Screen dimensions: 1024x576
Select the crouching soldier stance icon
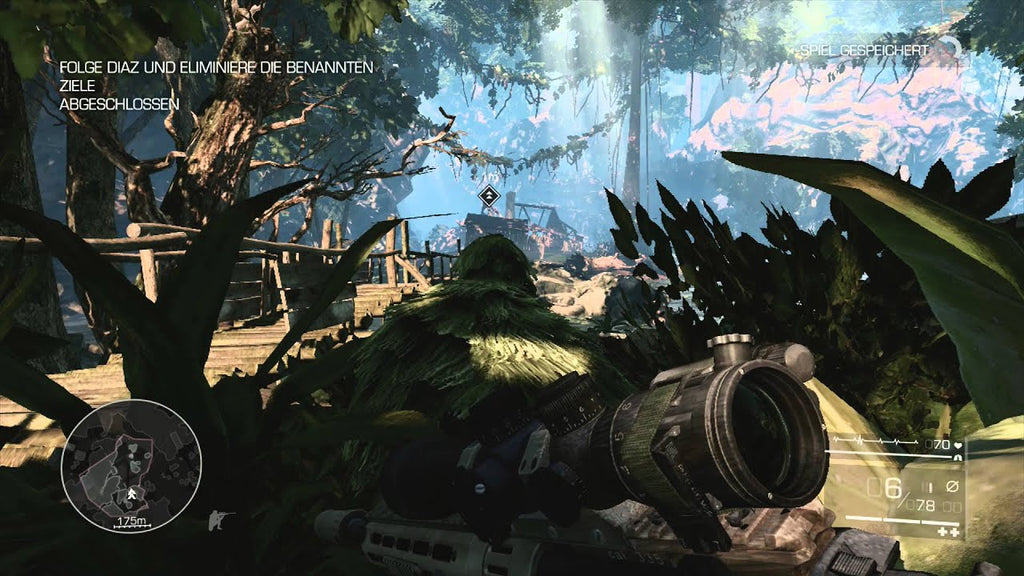[218, 520]
